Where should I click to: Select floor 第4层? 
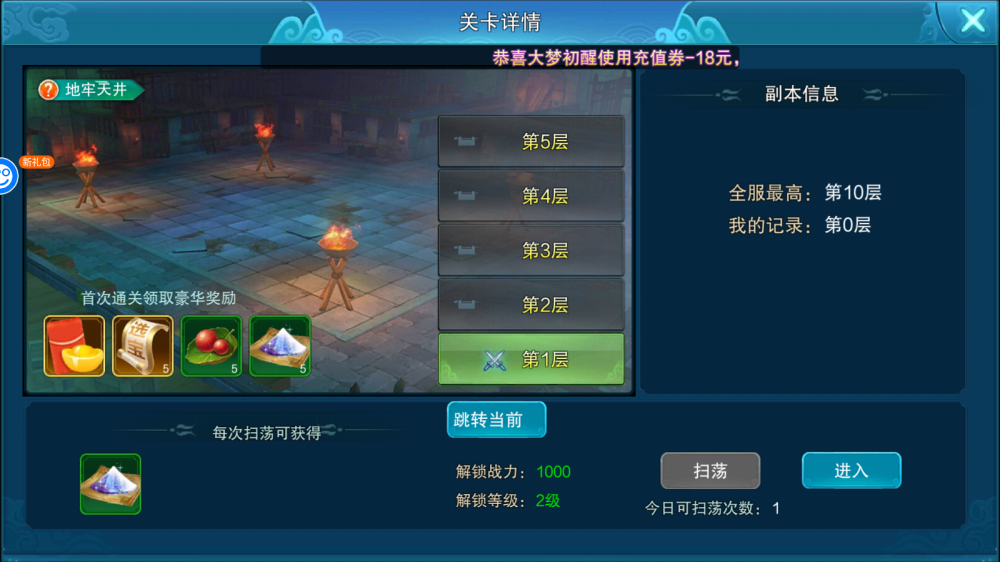pos(531,196)
